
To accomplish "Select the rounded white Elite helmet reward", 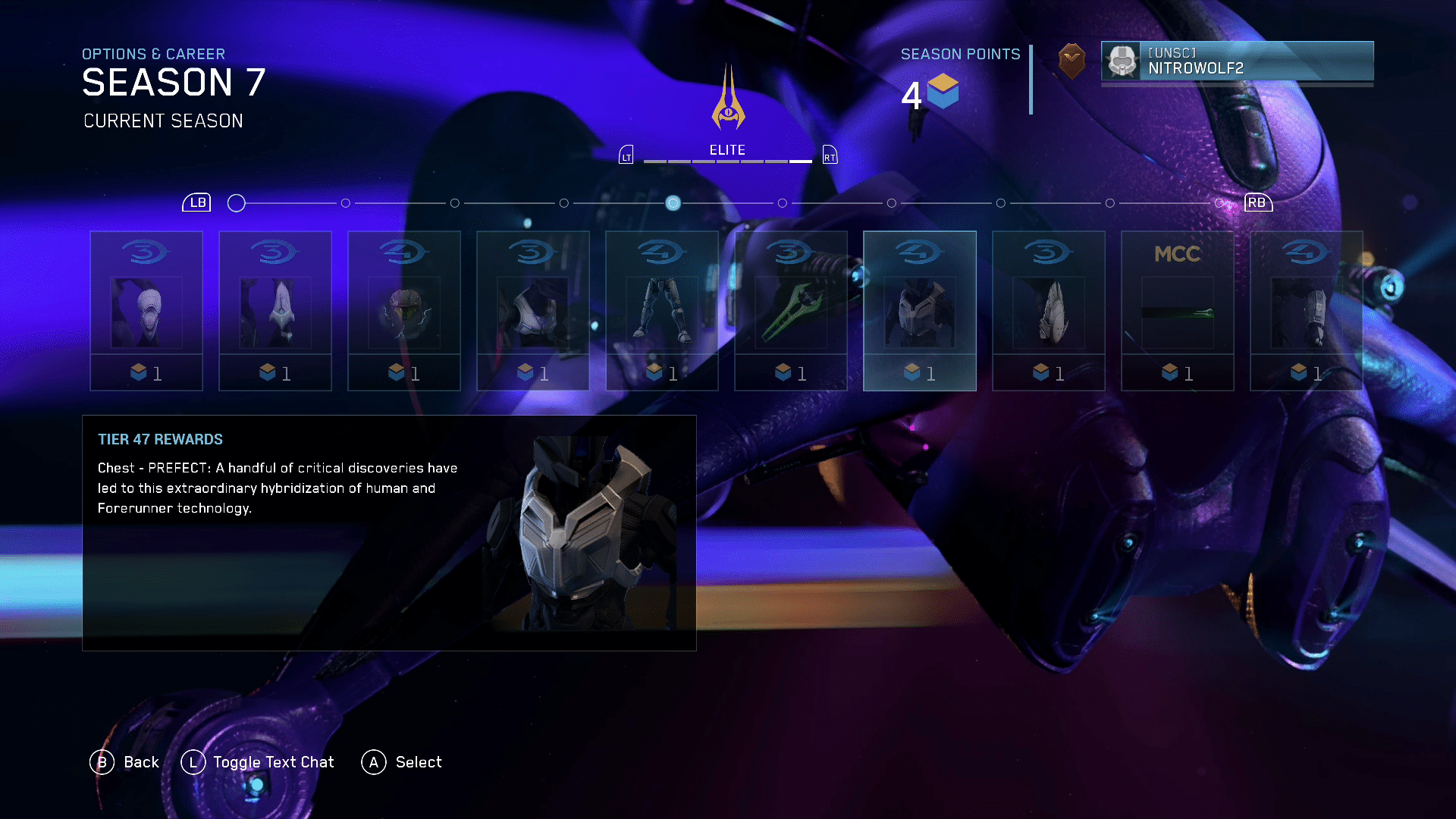I will (146, 311).
